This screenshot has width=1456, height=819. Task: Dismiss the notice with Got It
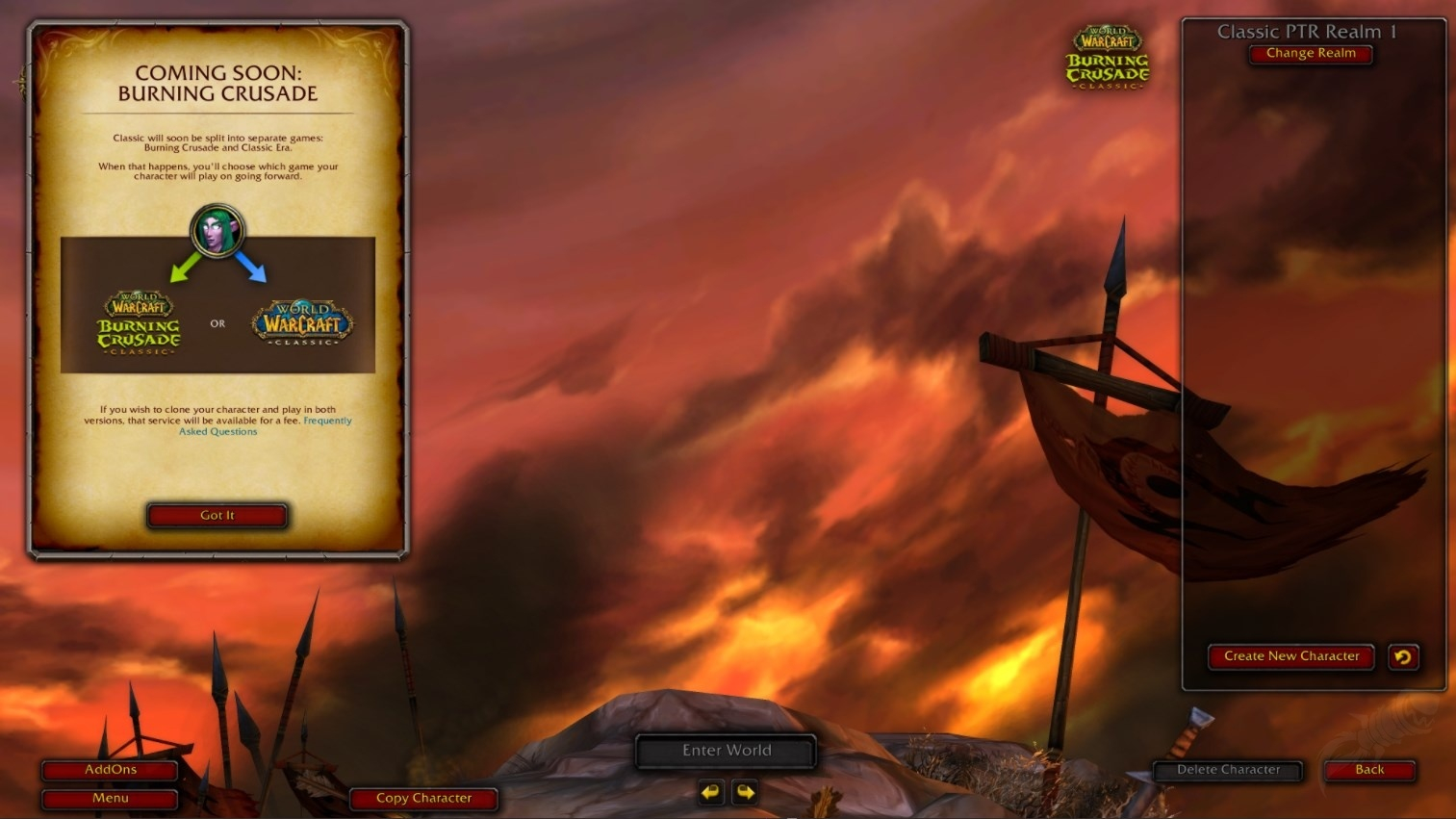point(217,516)
